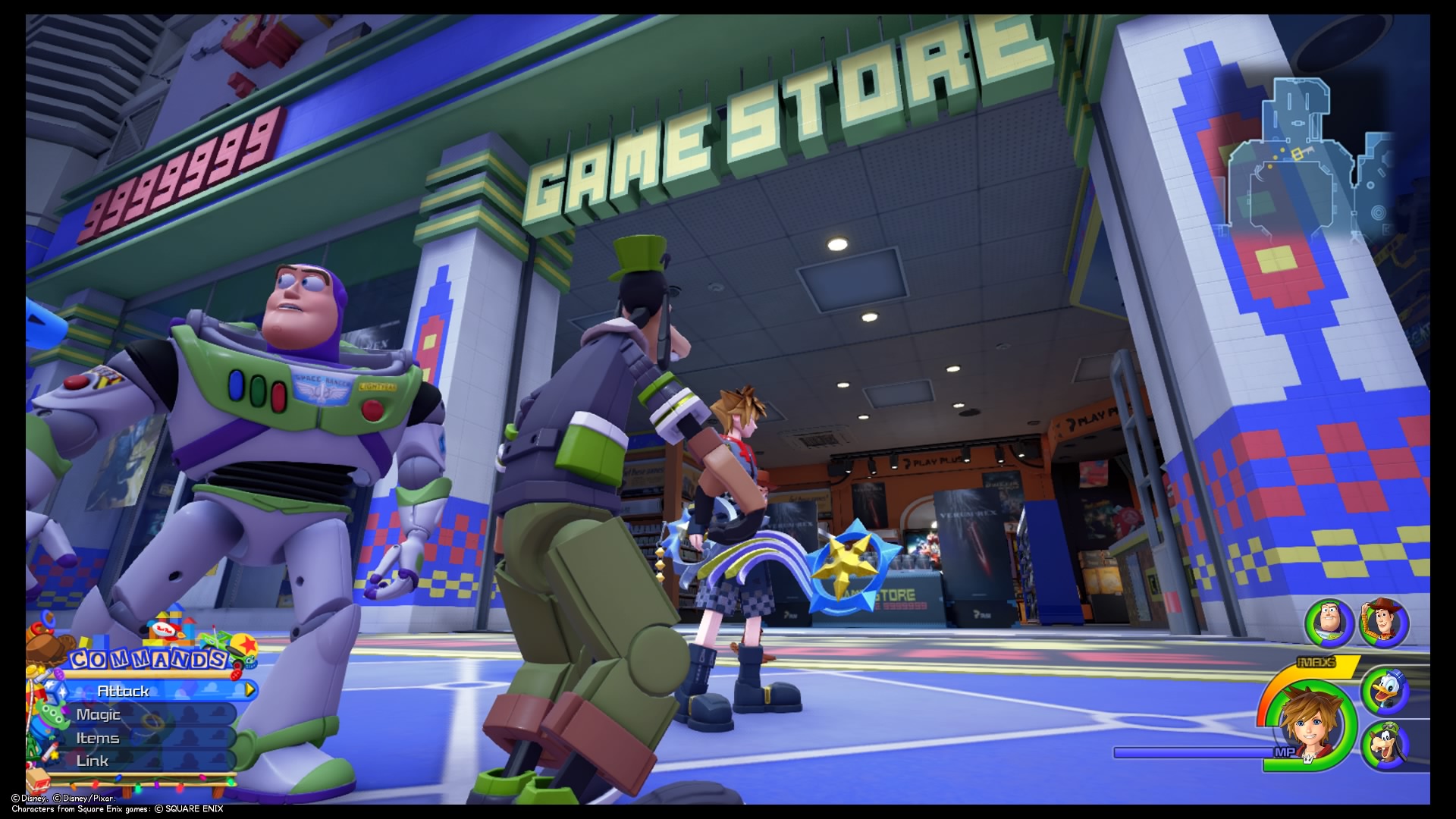Open the Magic command menu

(99, 715)
